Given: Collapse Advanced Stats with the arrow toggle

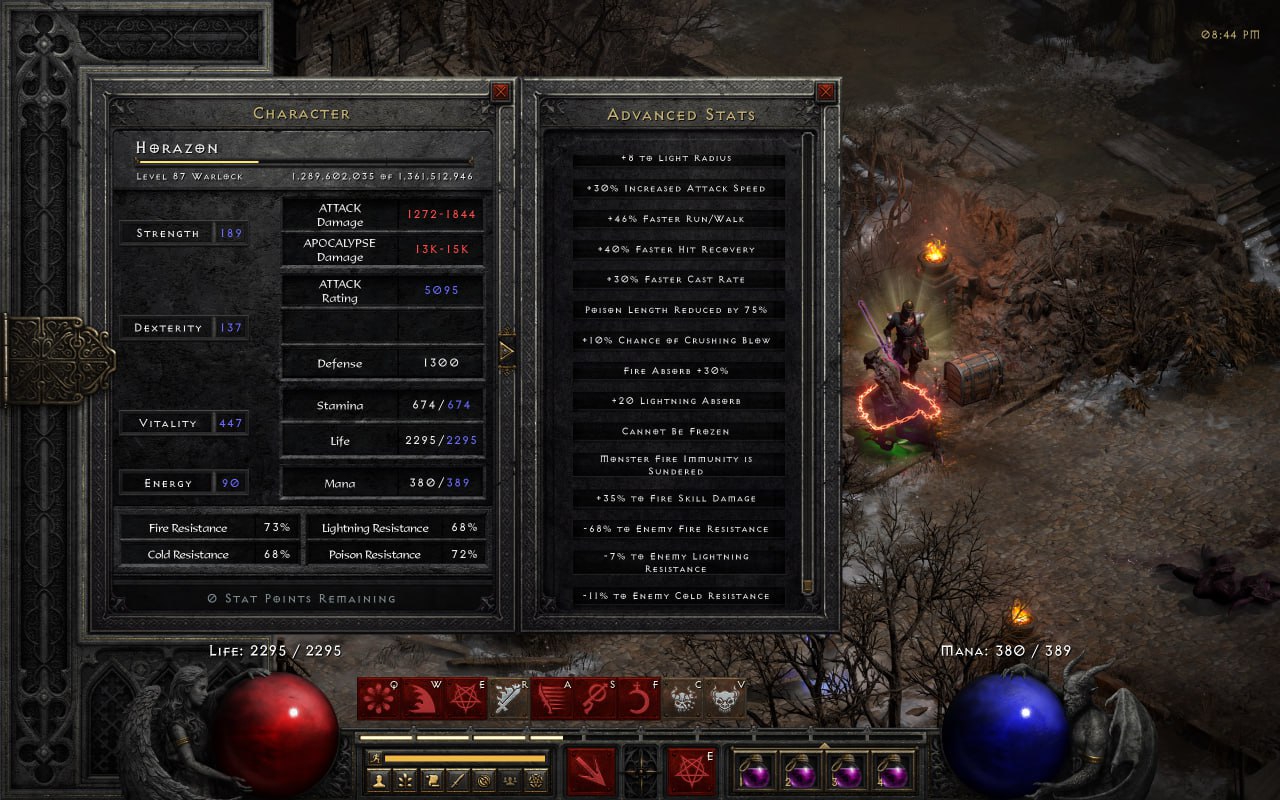Looking at the screenshot, I should [x=507, y=351].
